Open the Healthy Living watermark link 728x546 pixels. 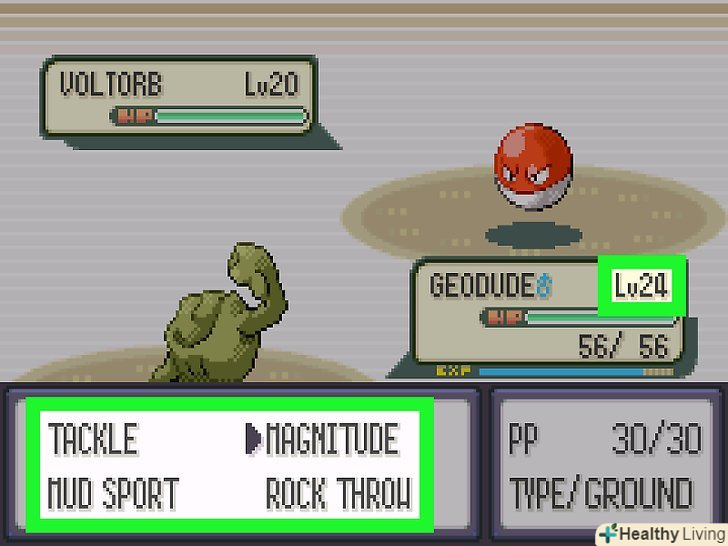[662, 533]
